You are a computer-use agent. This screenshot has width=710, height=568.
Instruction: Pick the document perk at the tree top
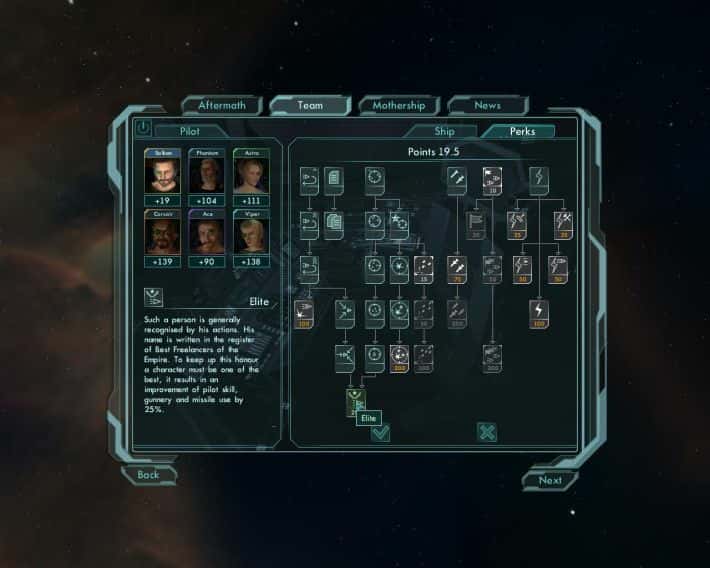point(334,181)
